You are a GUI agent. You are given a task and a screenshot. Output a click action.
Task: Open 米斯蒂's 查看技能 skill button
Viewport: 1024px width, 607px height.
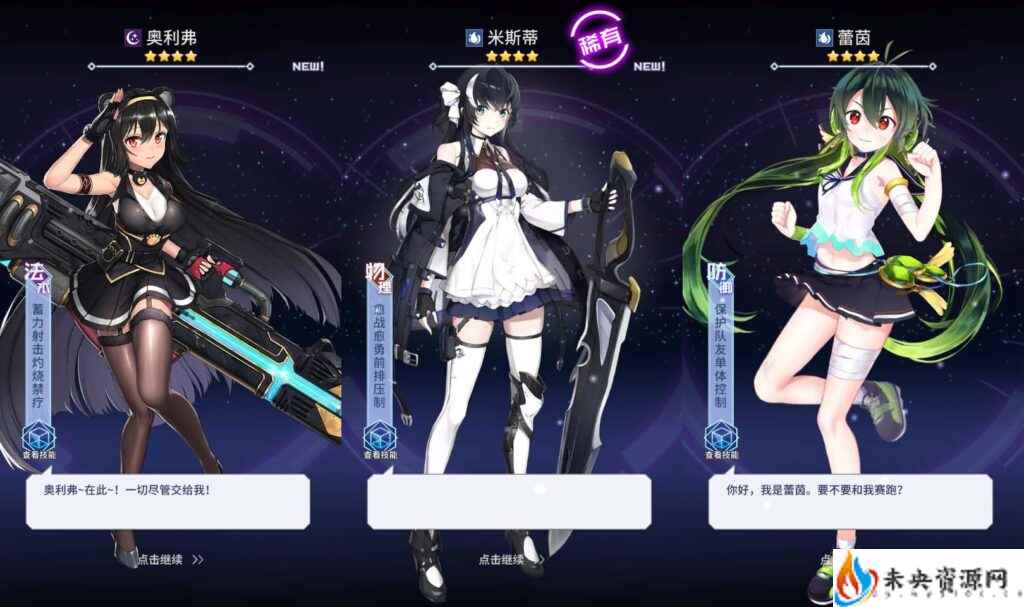(379, 441)
